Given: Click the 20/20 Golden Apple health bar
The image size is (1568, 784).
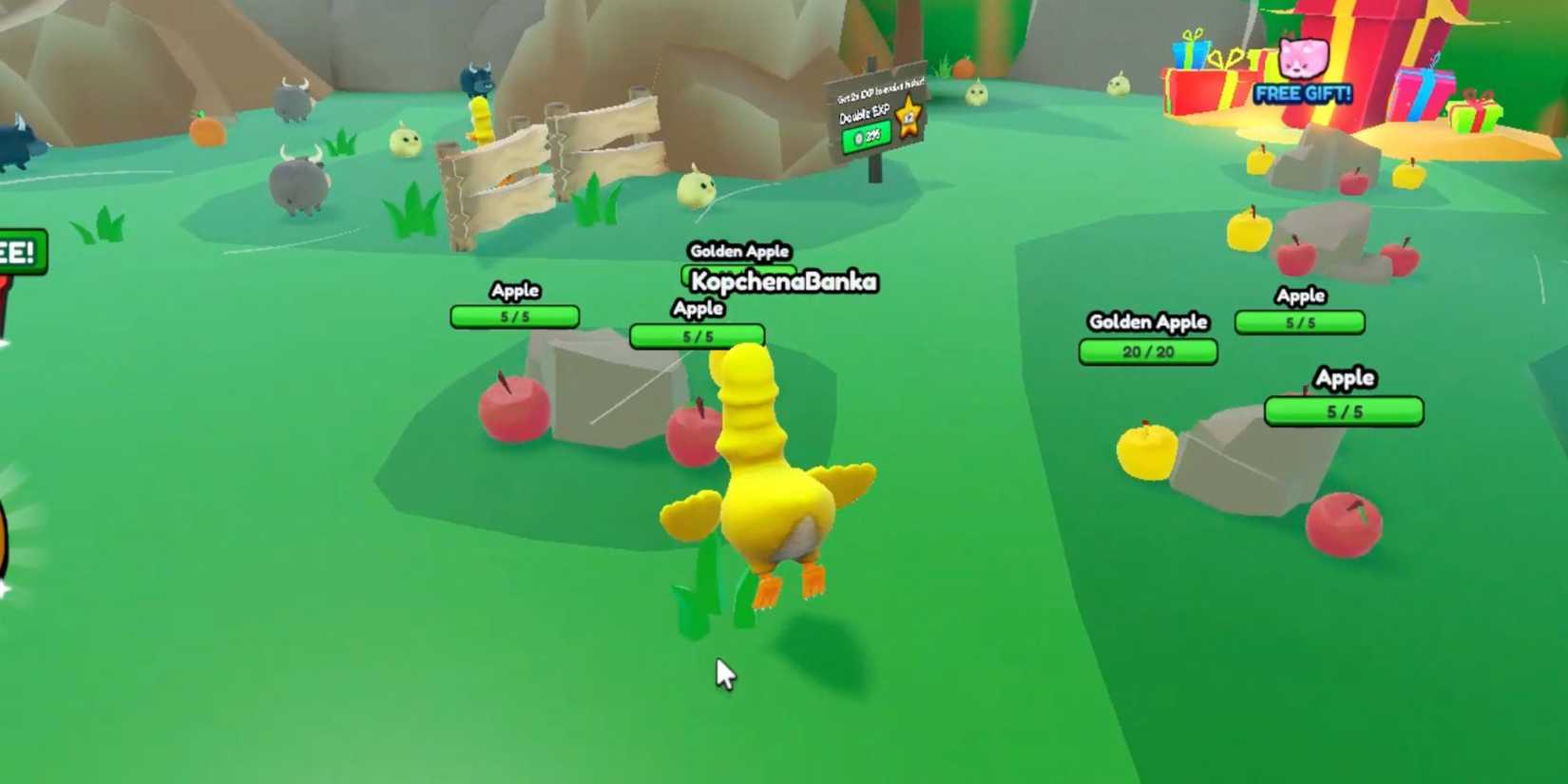Looking at the screenshot, I should coord(1148,352).
